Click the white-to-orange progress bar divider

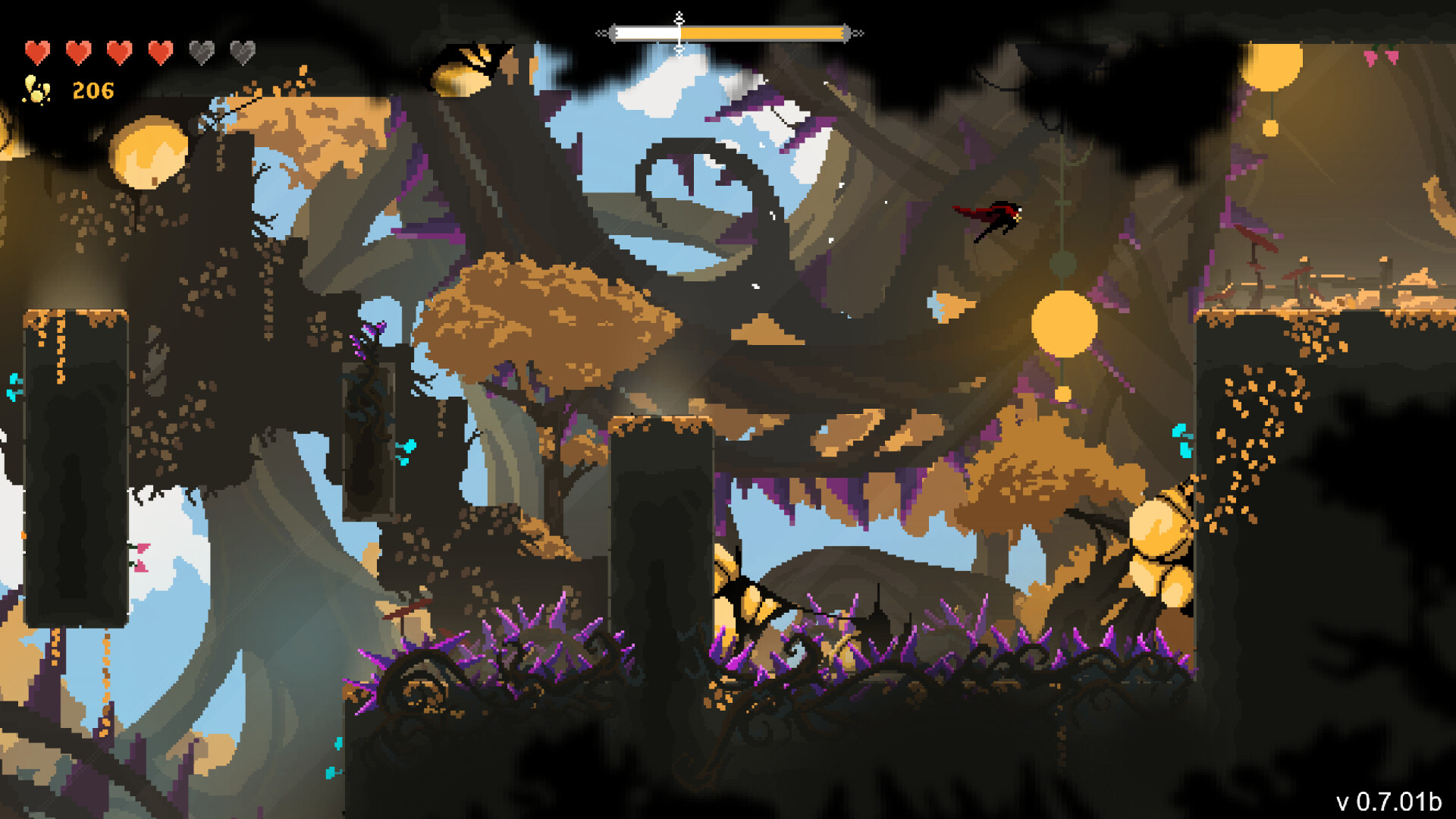click(680, 32)
